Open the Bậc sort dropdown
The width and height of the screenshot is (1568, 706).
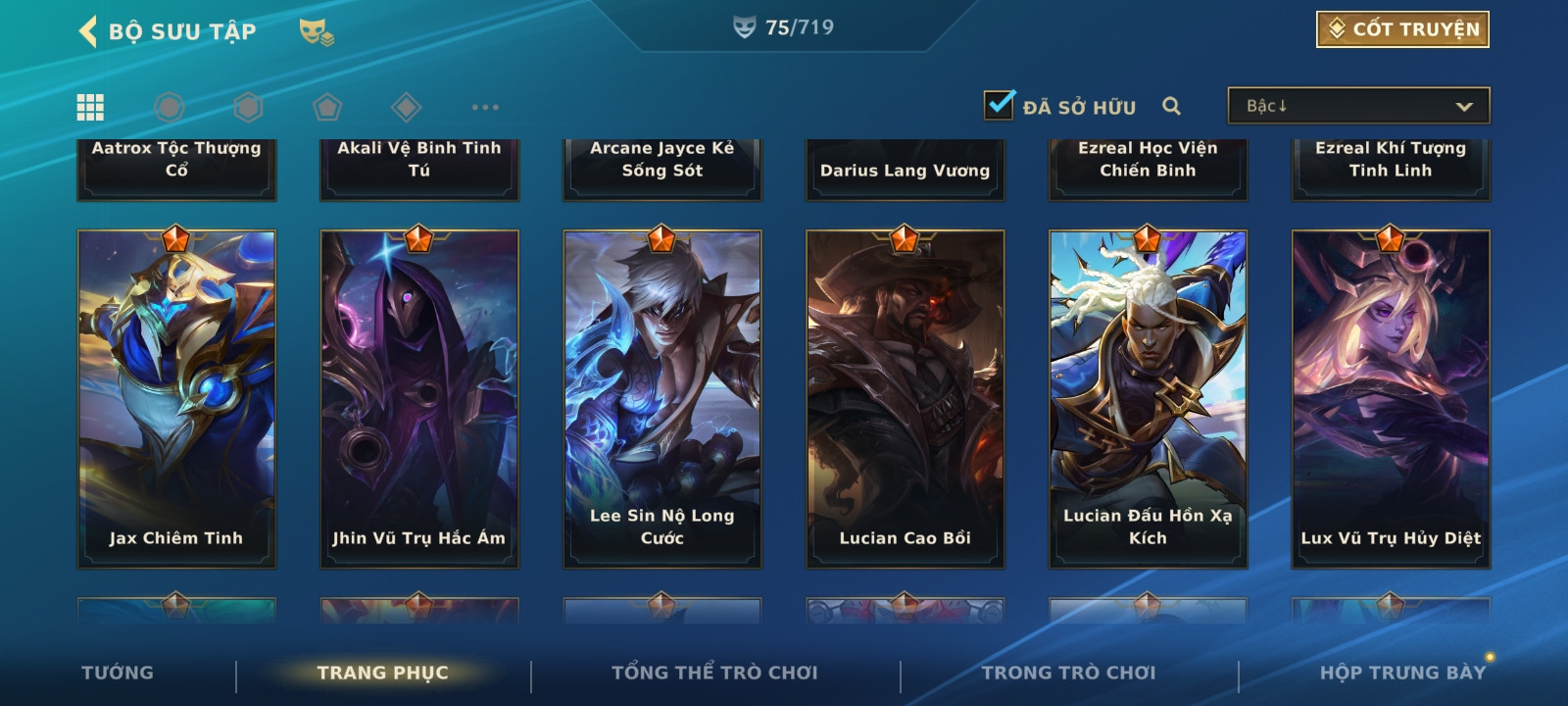(x=1358, y=106)
